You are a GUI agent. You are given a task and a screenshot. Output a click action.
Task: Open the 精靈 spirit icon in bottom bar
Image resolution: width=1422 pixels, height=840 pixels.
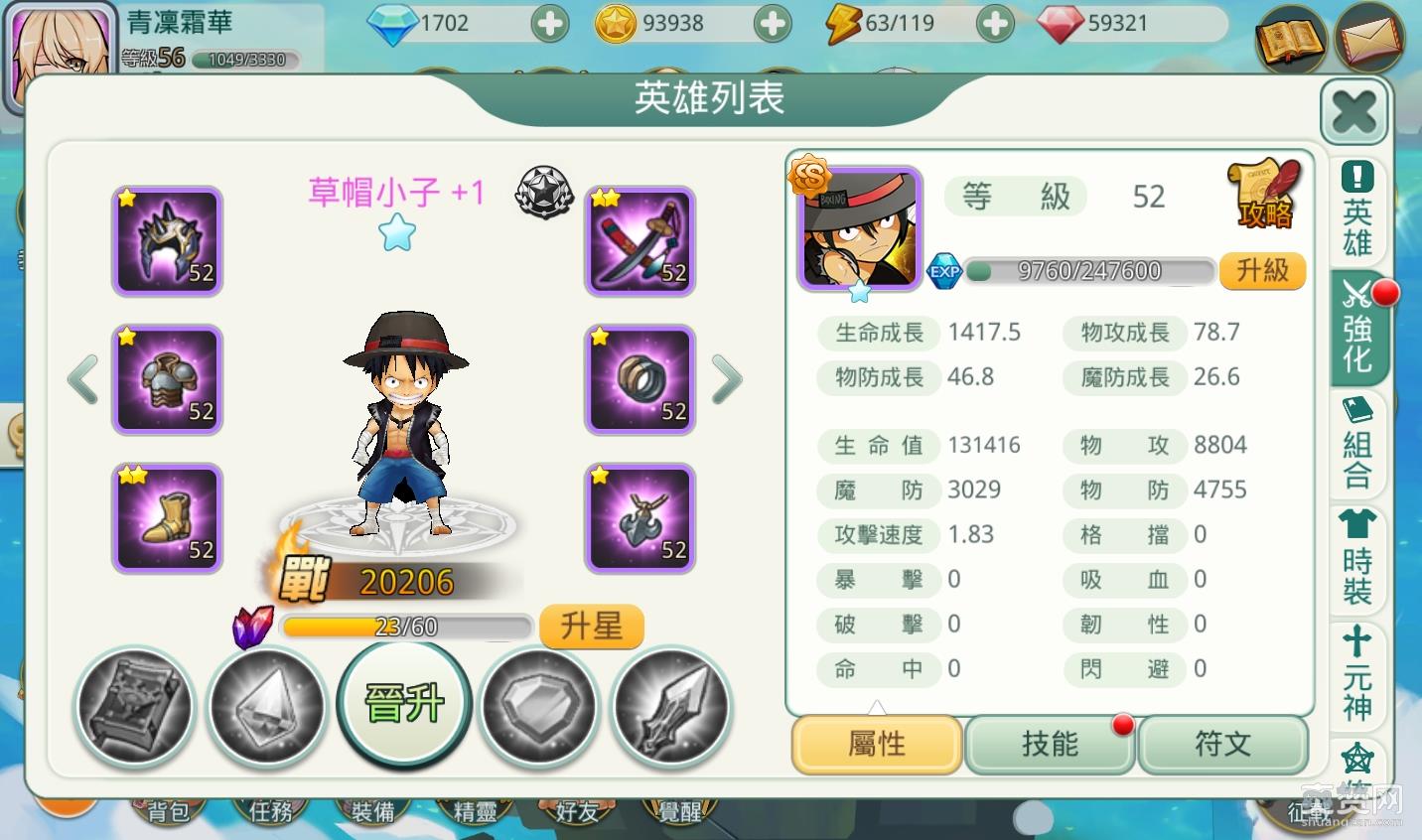coord(475,810)
